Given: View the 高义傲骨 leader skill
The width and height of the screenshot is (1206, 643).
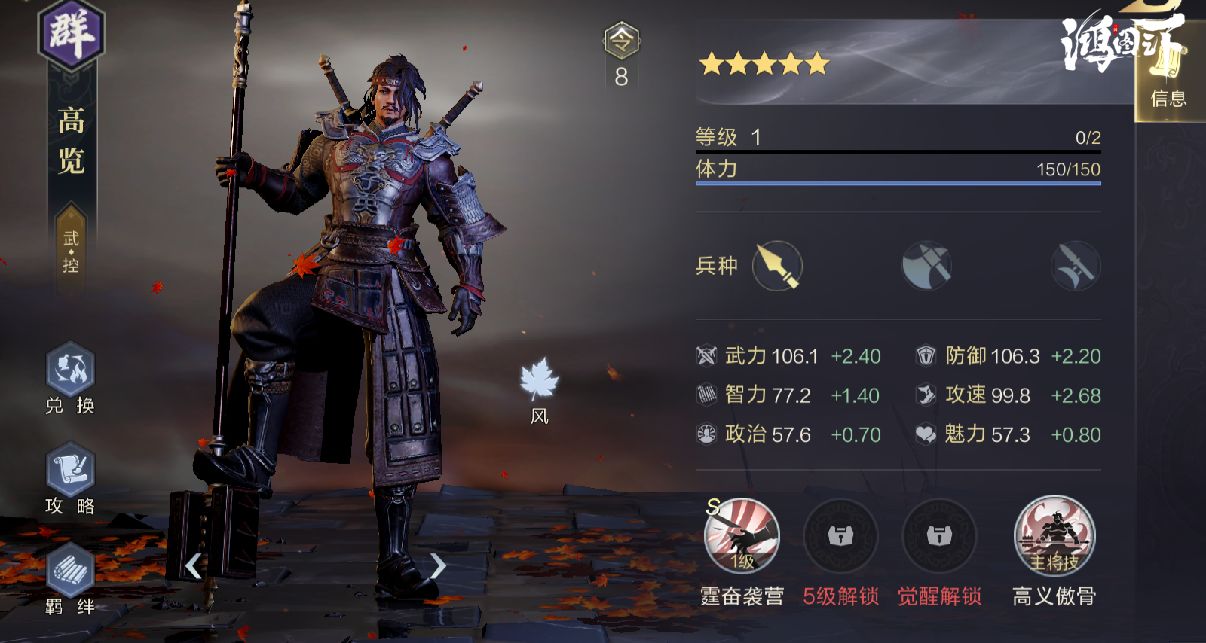Looking at the screenshot, I should pyautogui.click(x=1054, y=536).
